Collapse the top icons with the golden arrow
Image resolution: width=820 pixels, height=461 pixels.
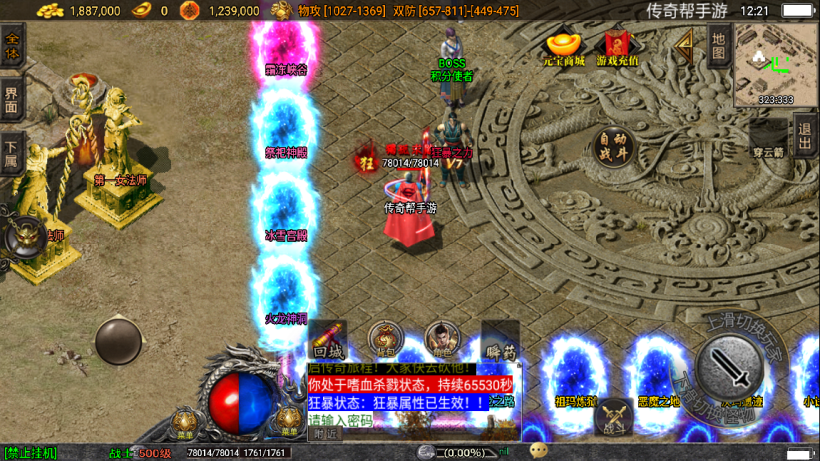[x=684, y=46]
